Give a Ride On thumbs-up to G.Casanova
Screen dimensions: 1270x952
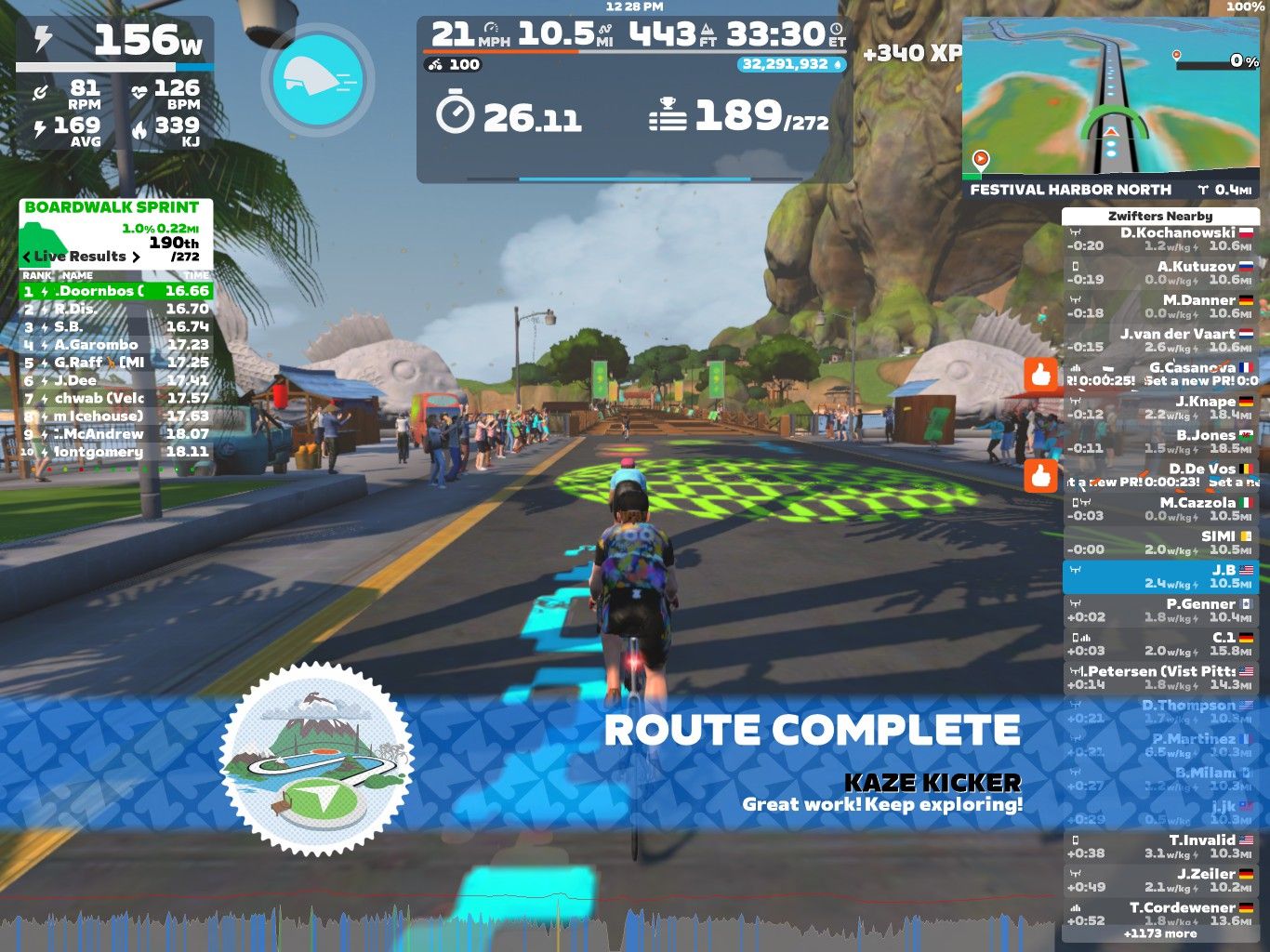[1041, 374]
